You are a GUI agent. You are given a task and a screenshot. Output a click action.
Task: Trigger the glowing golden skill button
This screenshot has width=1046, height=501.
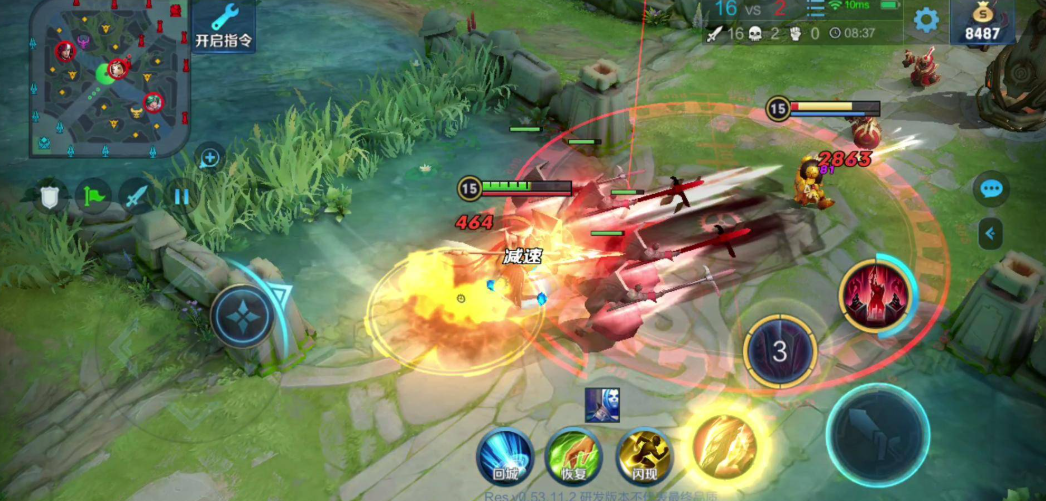pos(725,441)
